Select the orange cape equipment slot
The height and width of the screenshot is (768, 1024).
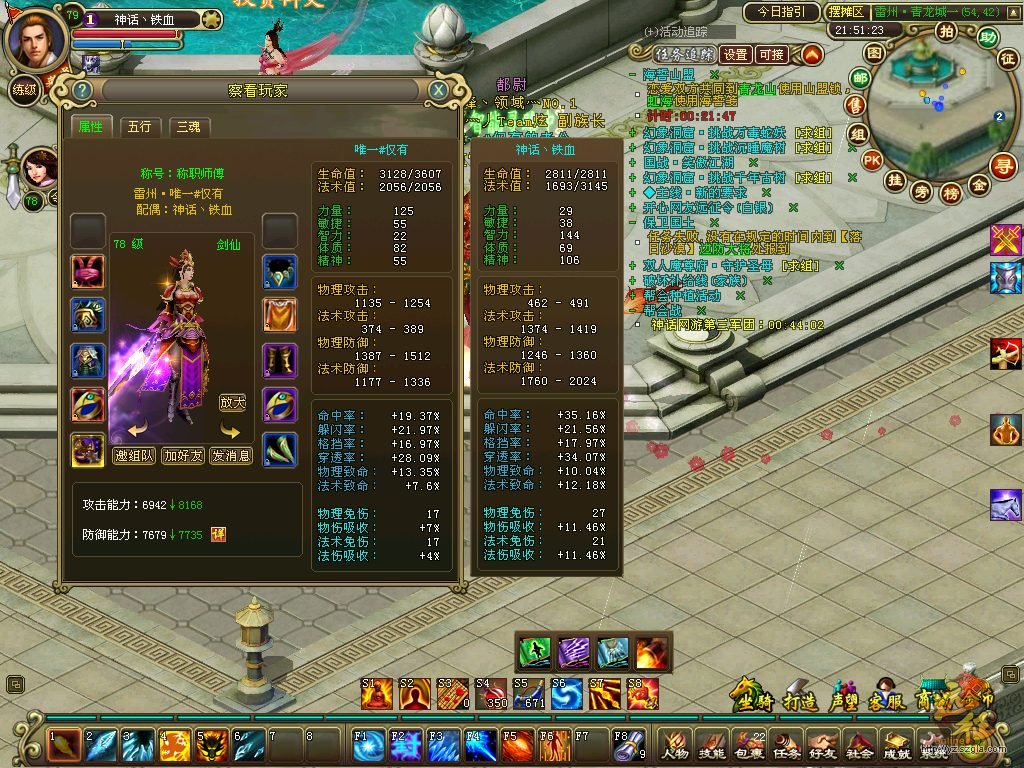pos(280,315)
